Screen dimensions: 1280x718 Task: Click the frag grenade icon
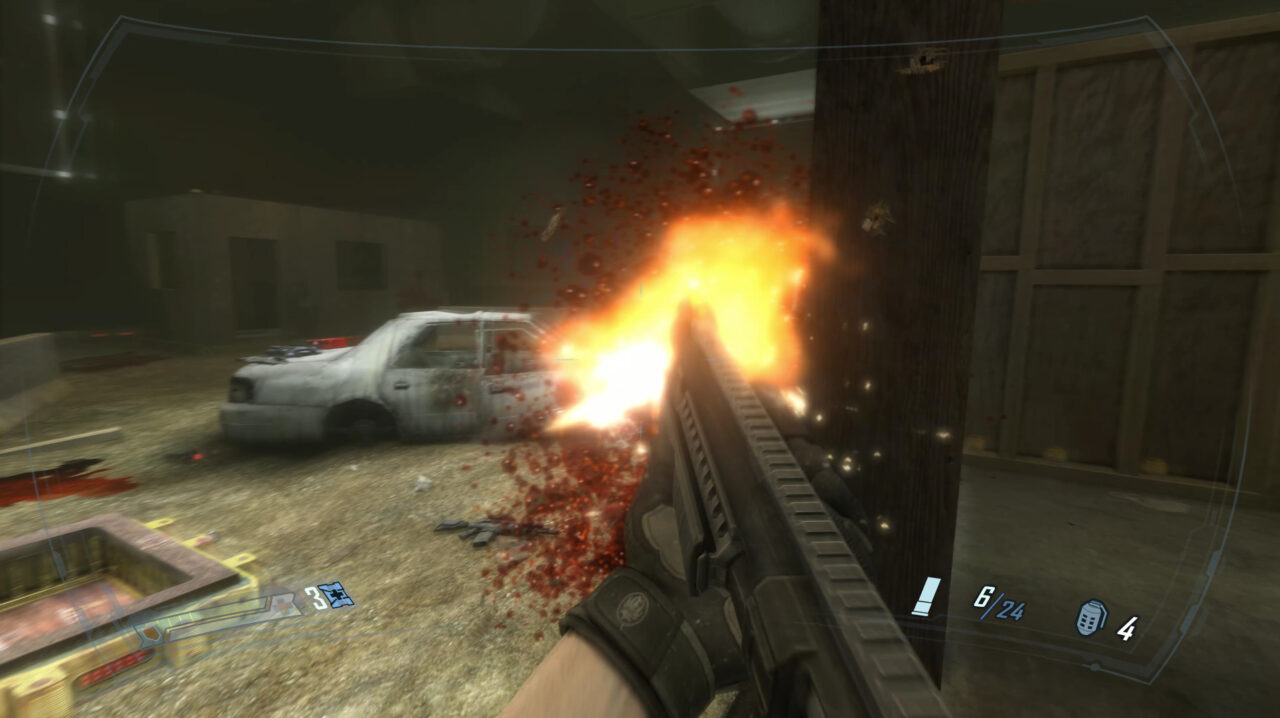click(x=1090, y=617)
